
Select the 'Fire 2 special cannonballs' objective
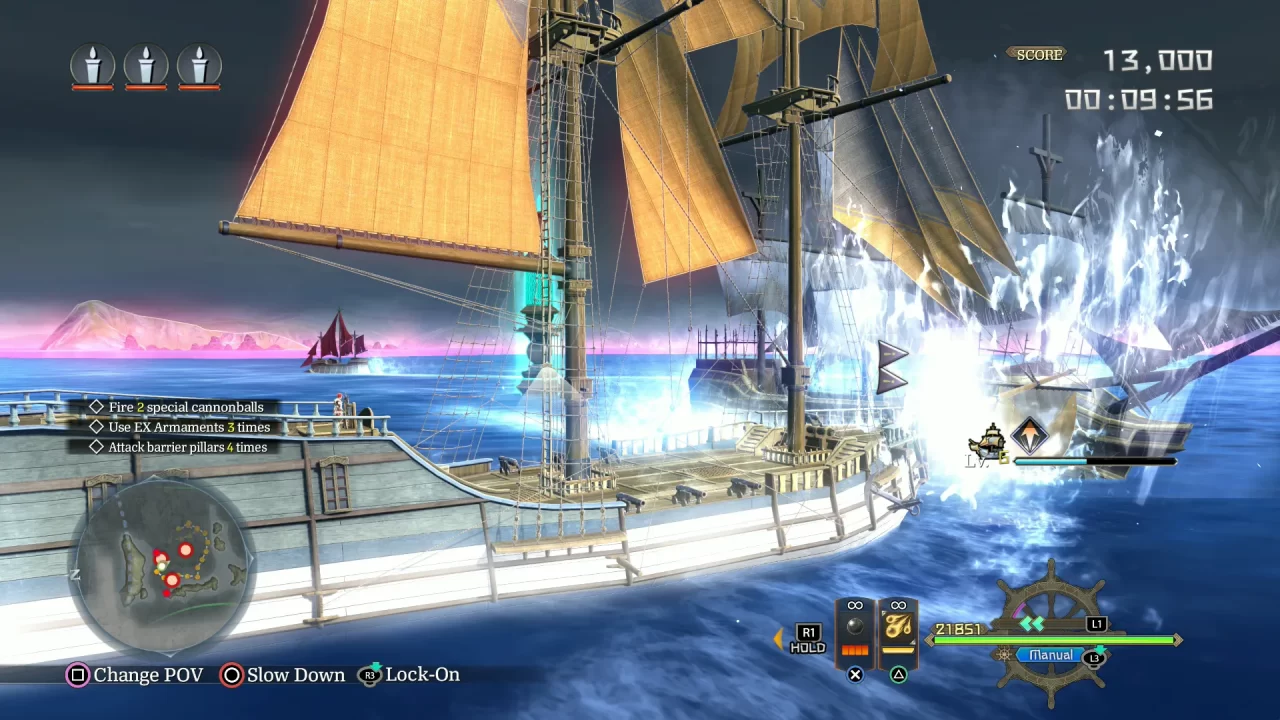pyautogui.click(x=186, y=407)
